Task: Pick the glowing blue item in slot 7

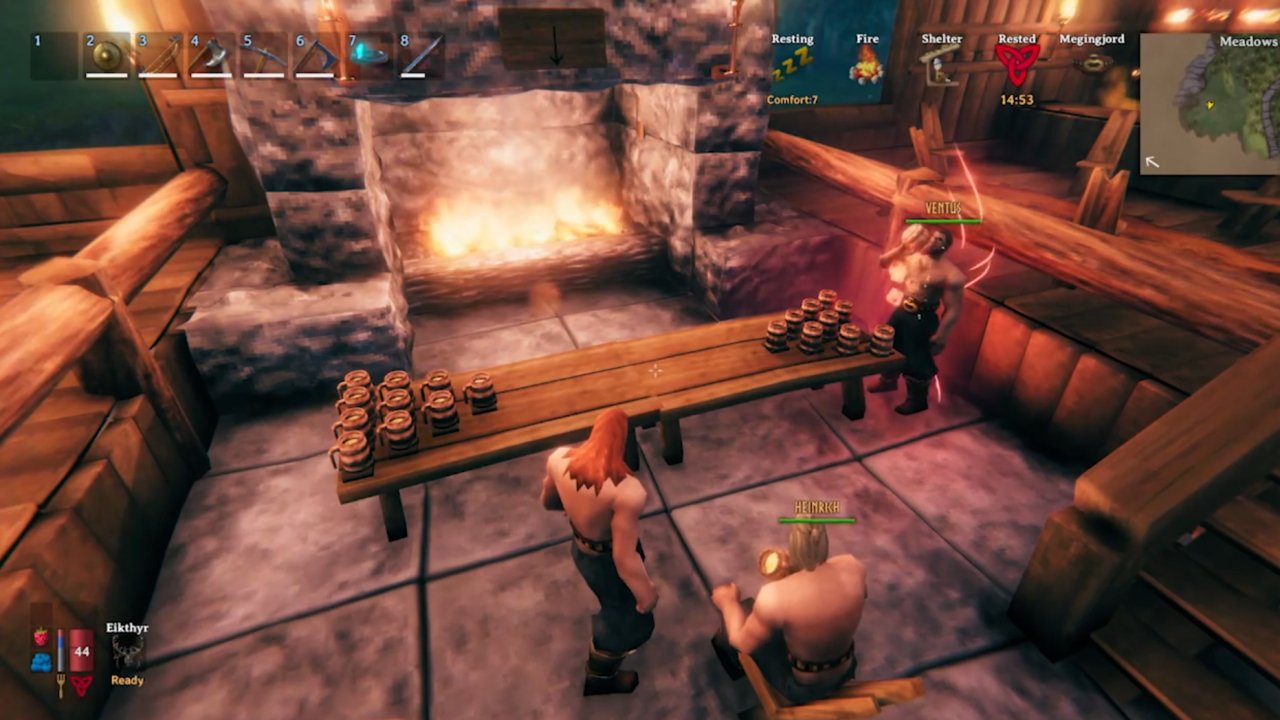Action: pos(368,56)
